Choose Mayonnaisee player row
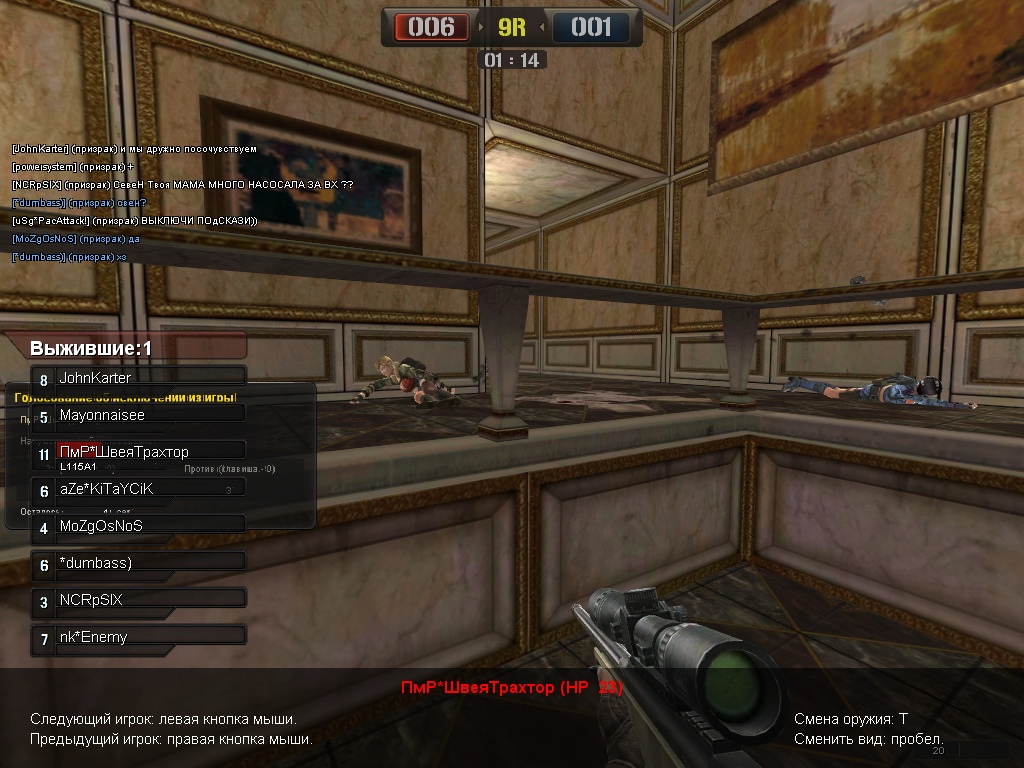This screenshot has height=768, width=1024. pyautogui.click(x=138, y=415)
